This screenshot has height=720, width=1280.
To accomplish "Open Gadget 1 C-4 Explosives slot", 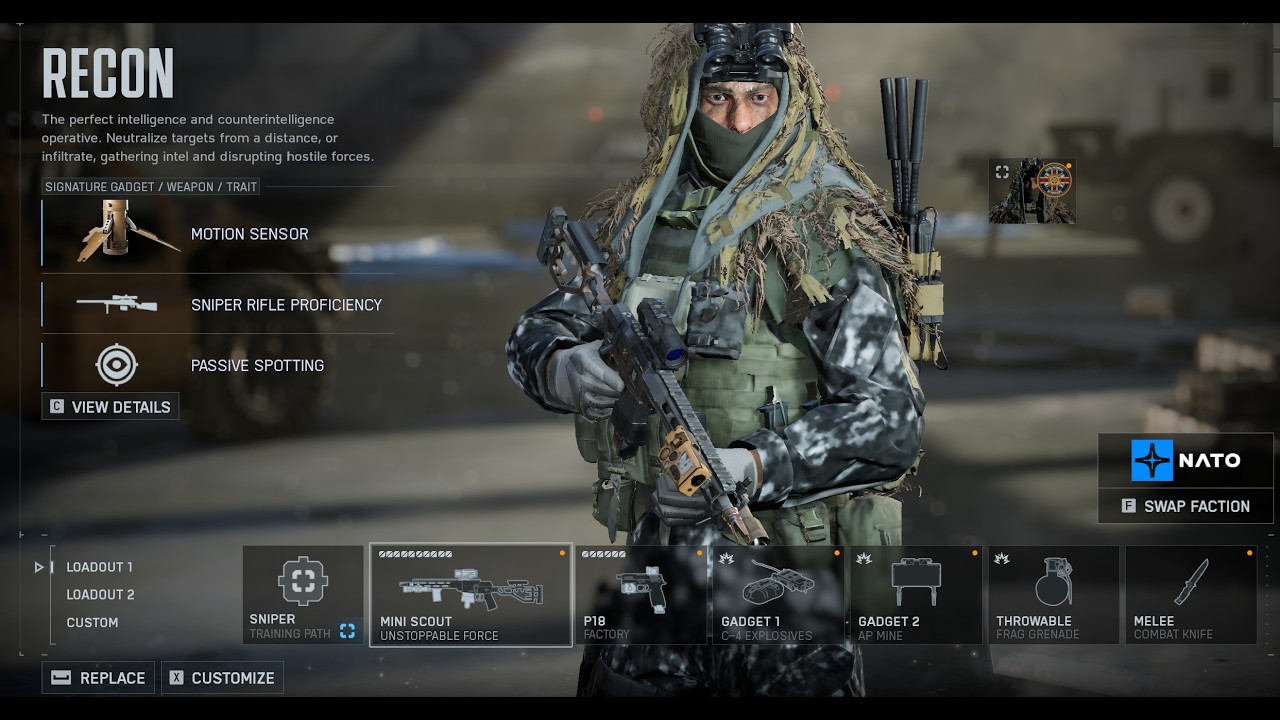I will (x=778, y=595).
